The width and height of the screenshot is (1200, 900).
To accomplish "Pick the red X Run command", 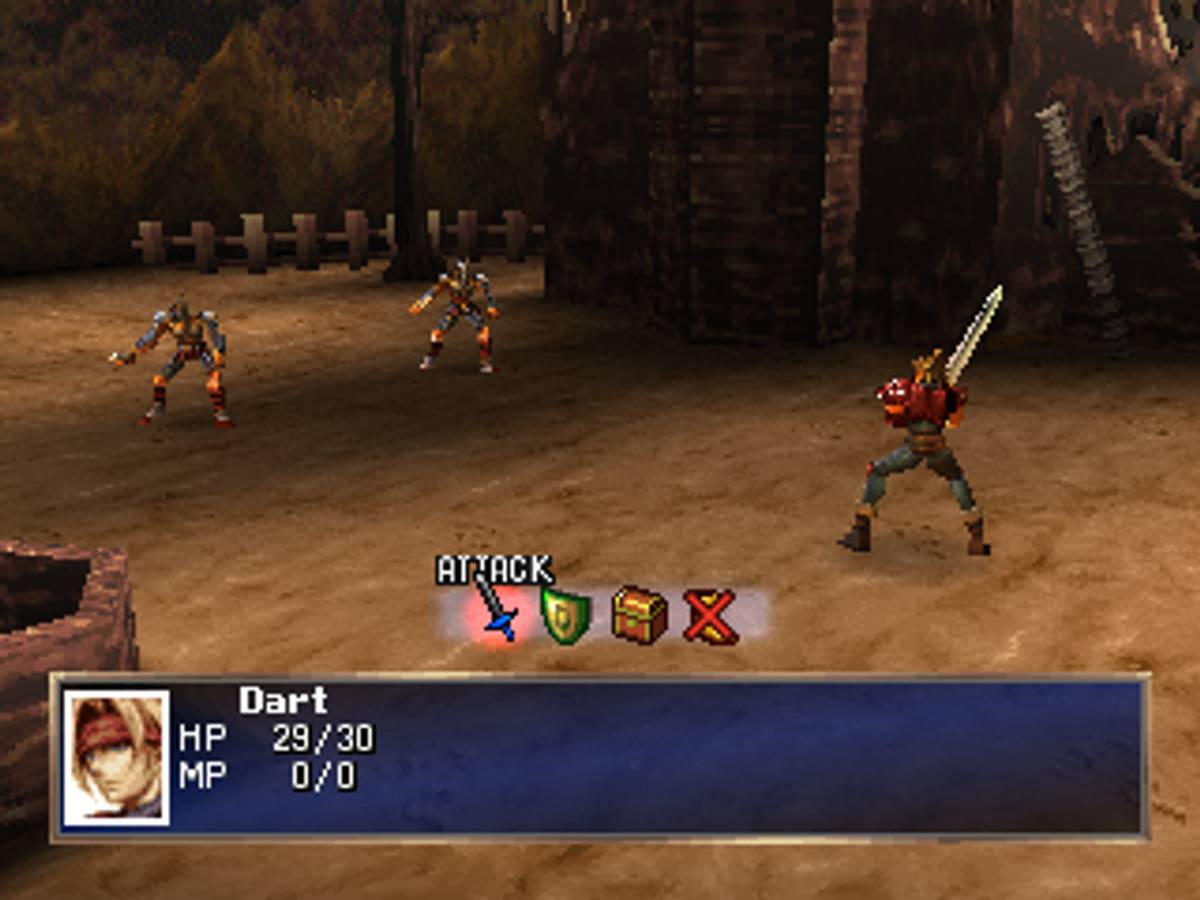I will click(711, 616).
